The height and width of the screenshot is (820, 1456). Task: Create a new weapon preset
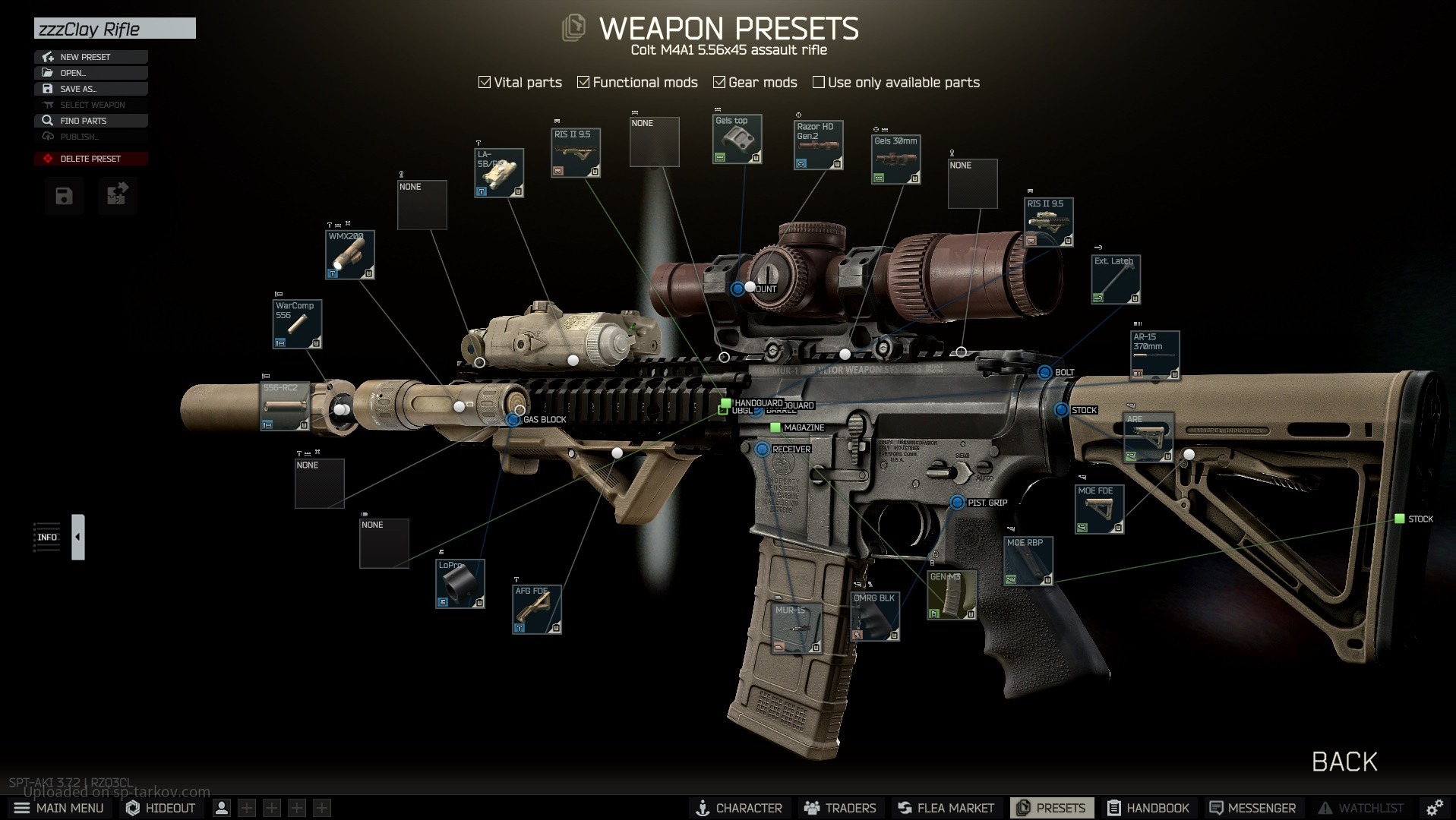[90, 57]
